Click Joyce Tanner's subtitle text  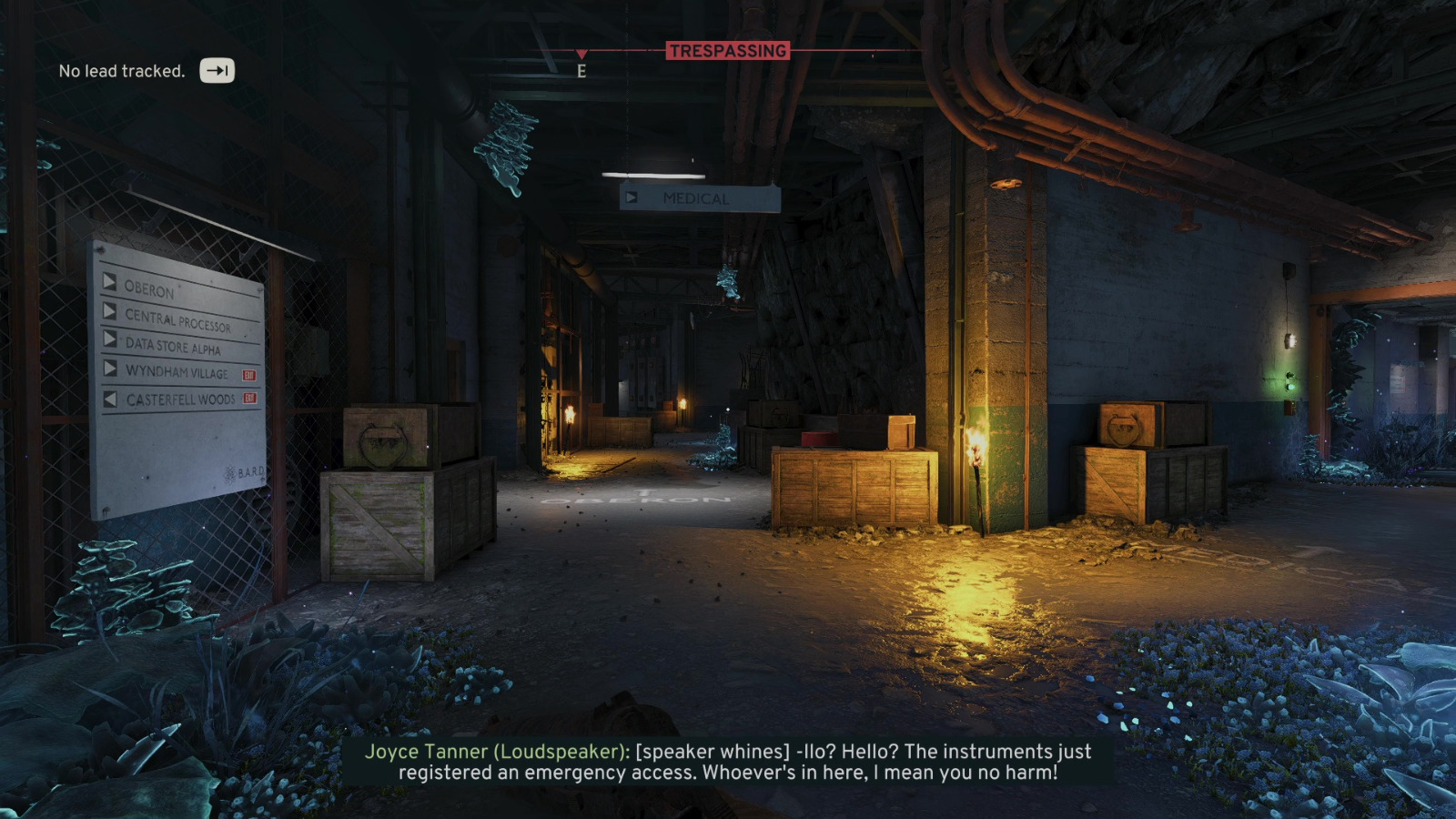(728, 764)
